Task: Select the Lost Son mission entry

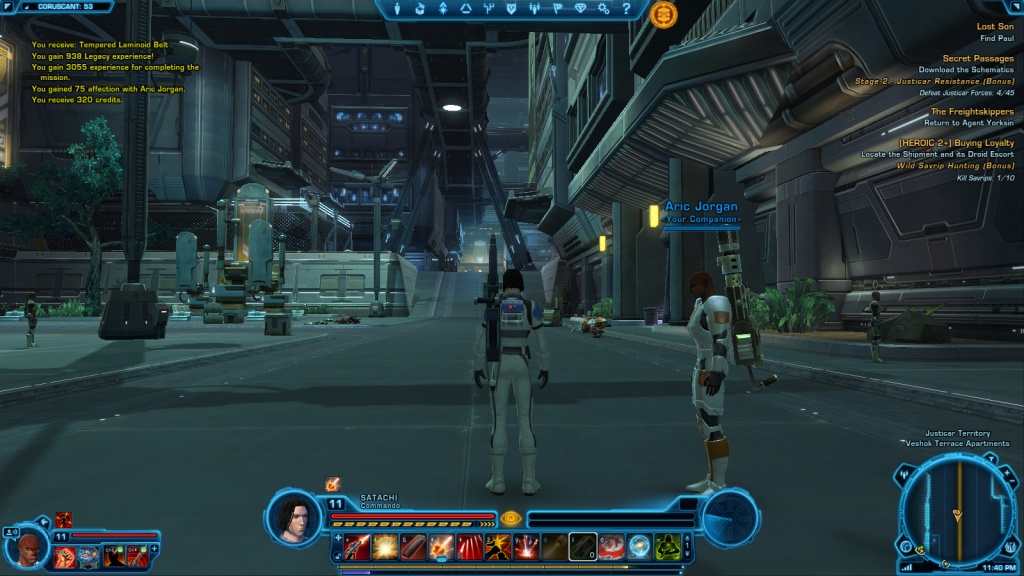Action: point(994,26)
